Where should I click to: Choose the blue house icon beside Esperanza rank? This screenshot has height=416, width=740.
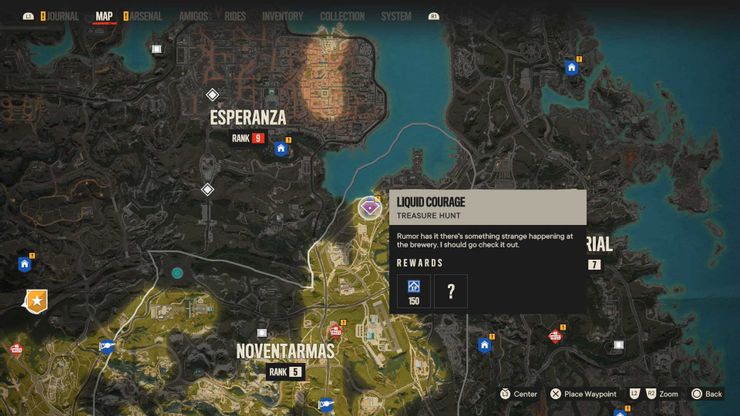tap(281, 149)
